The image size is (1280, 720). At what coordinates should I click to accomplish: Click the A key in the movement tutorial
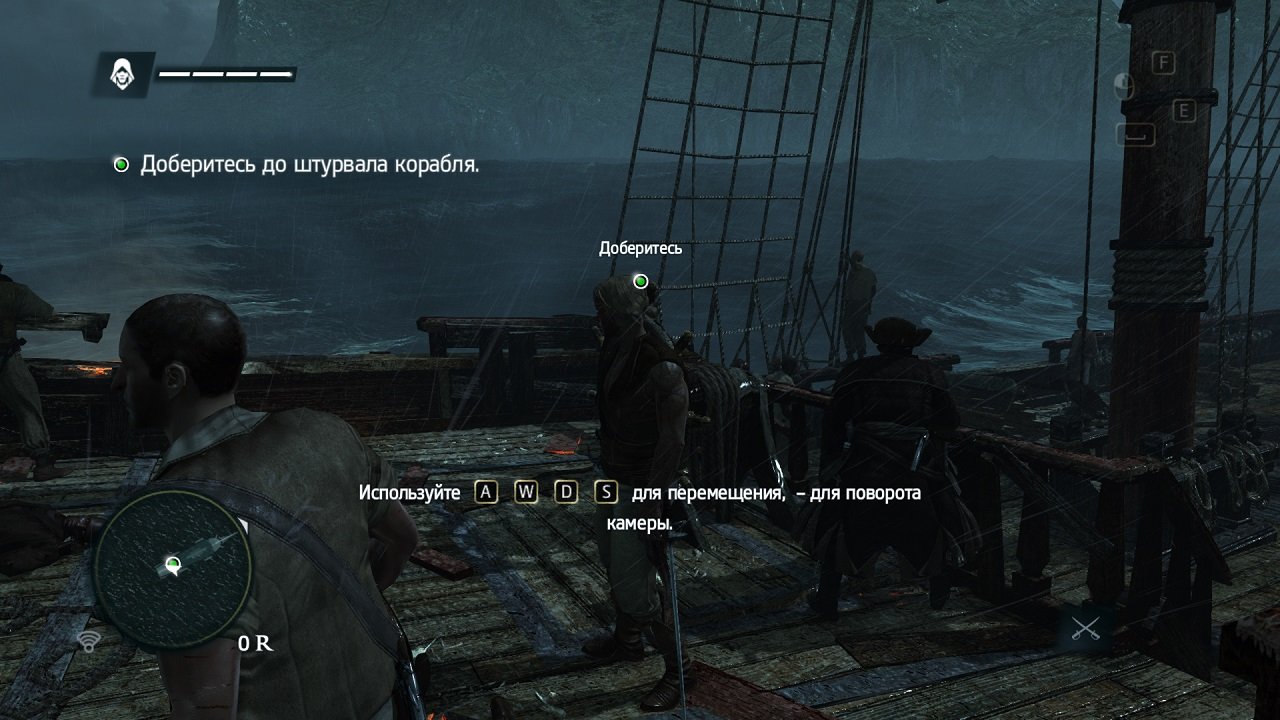484,492
